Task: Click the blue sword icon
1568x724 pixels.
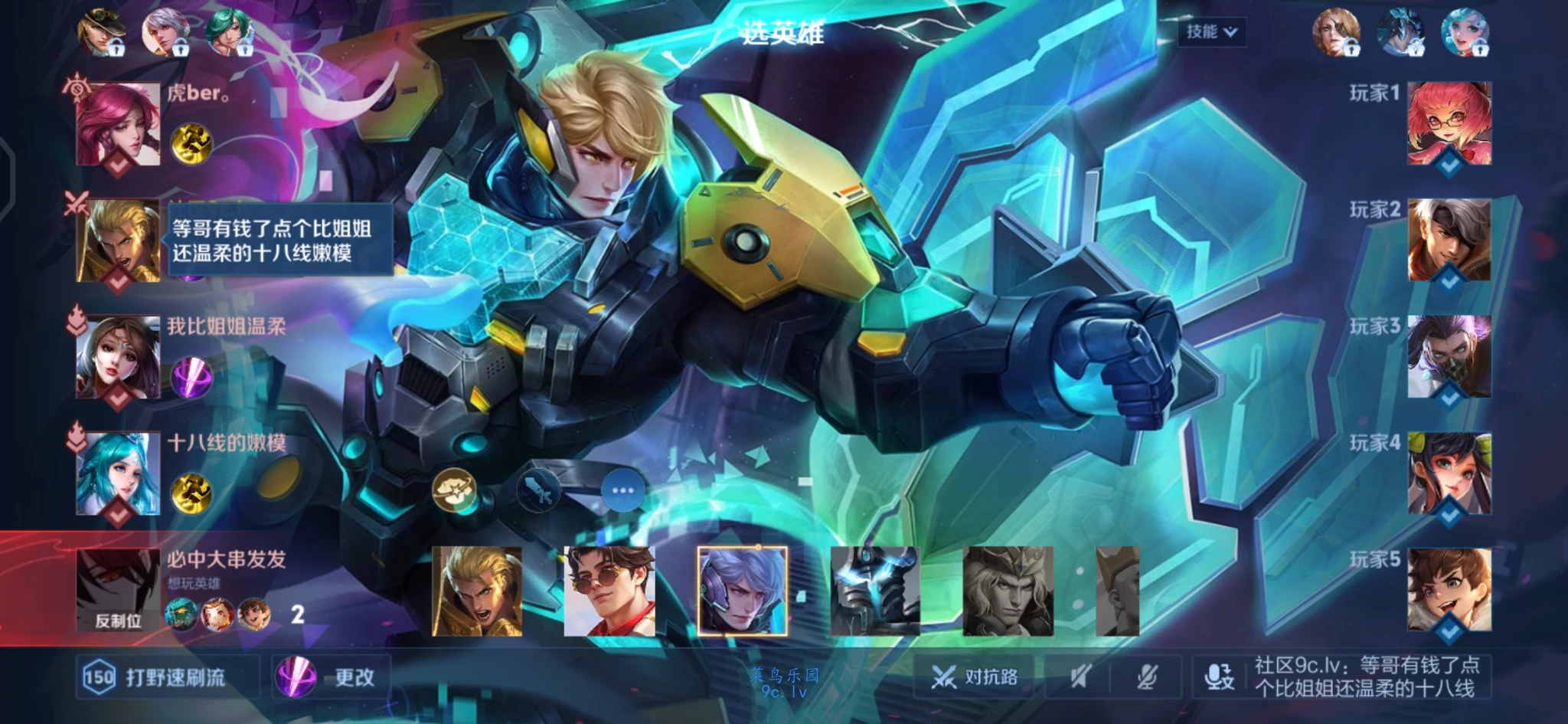Action: [x=538, y=490]
